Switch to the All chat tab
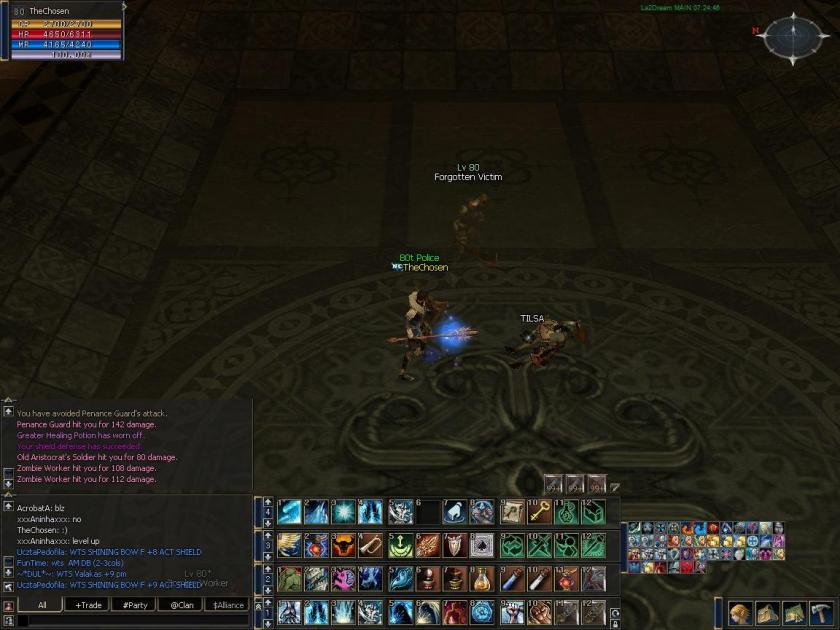 pos(42,605)
